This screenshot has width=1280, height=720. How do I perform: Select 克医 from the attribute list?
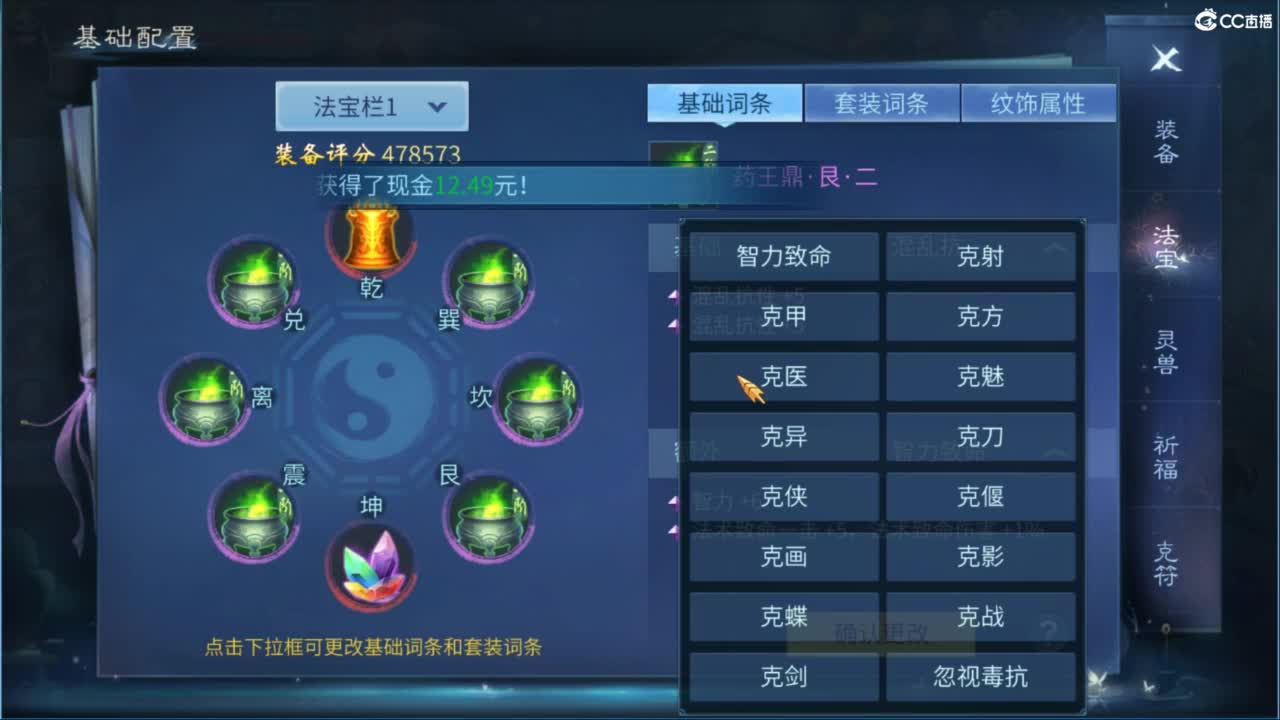(x=783, y=377)
